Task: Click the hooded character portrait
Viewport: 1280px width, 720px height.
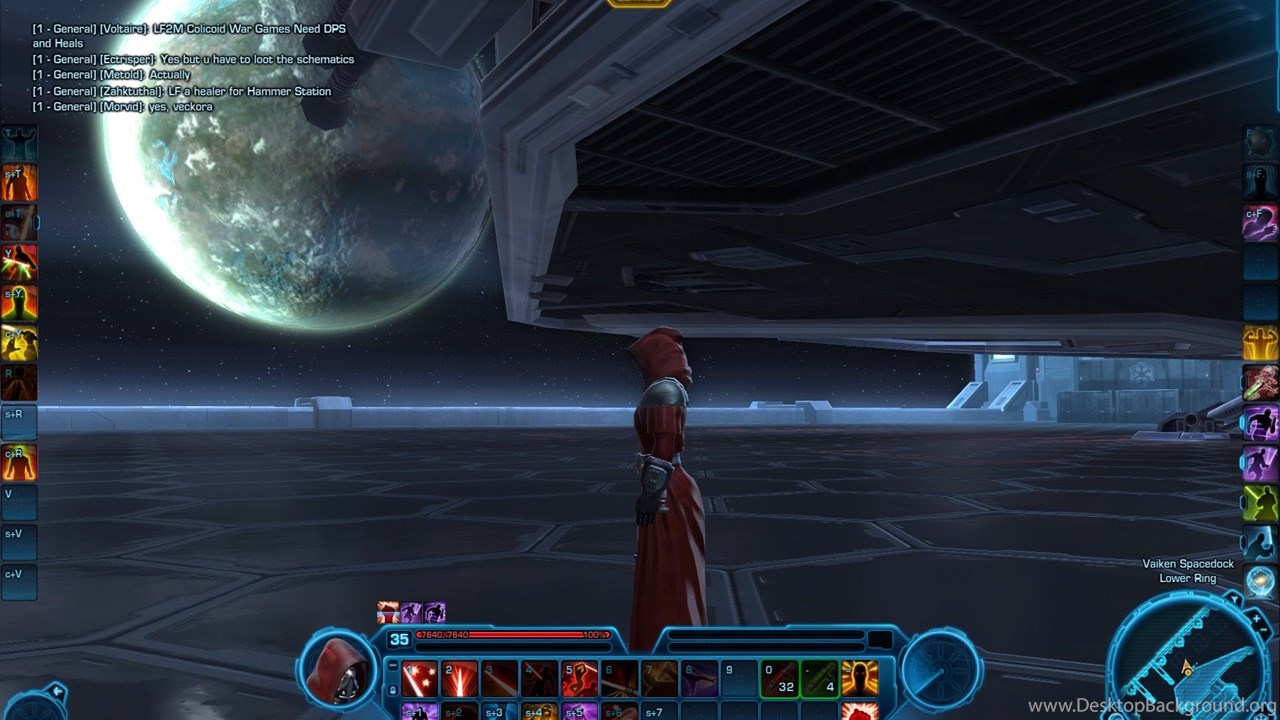Action: pyautogui.click(x=337, y=668)
